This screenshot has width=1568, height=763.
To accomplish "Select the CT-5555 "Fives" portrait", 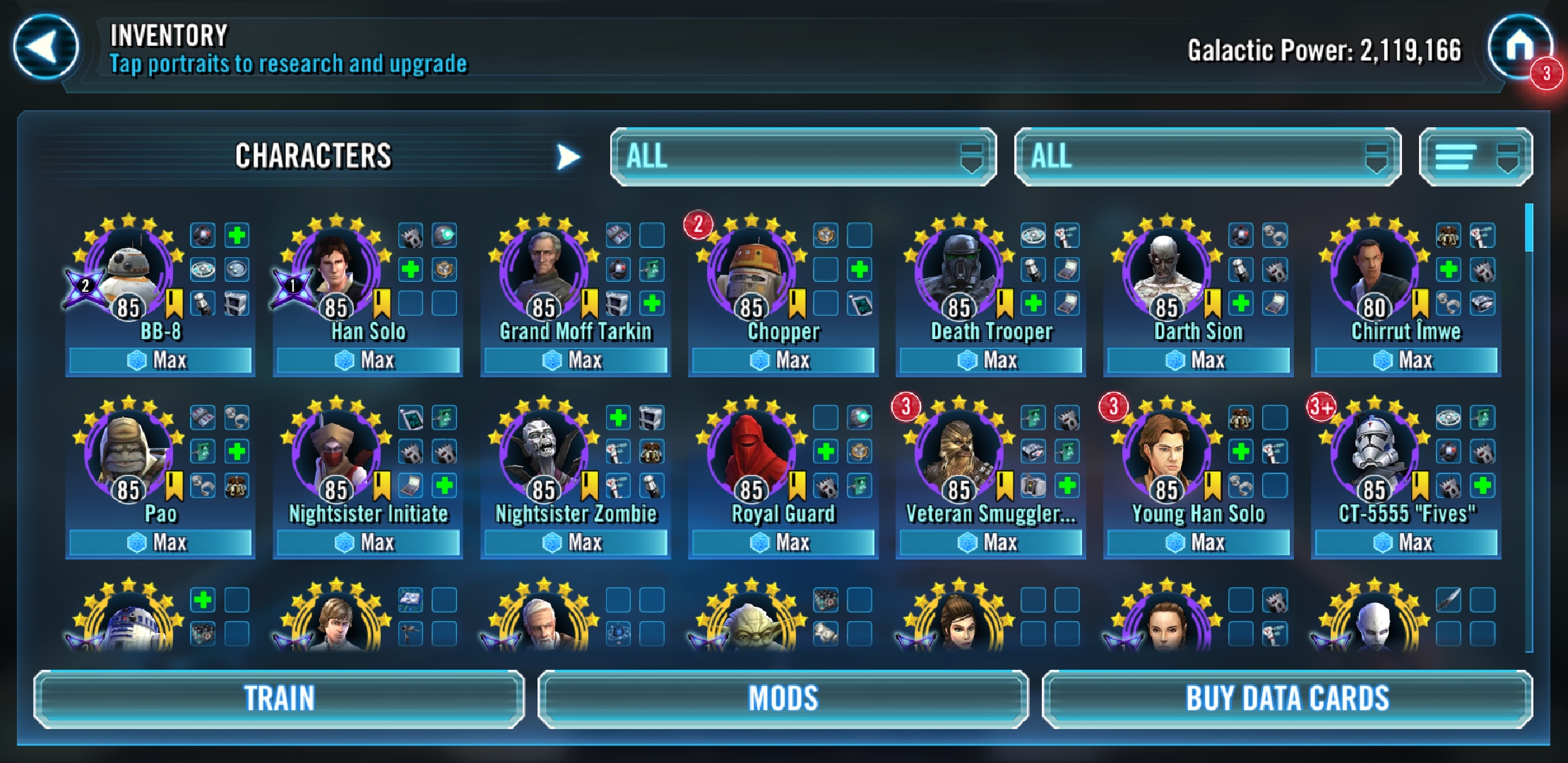I will [1374, 451].
